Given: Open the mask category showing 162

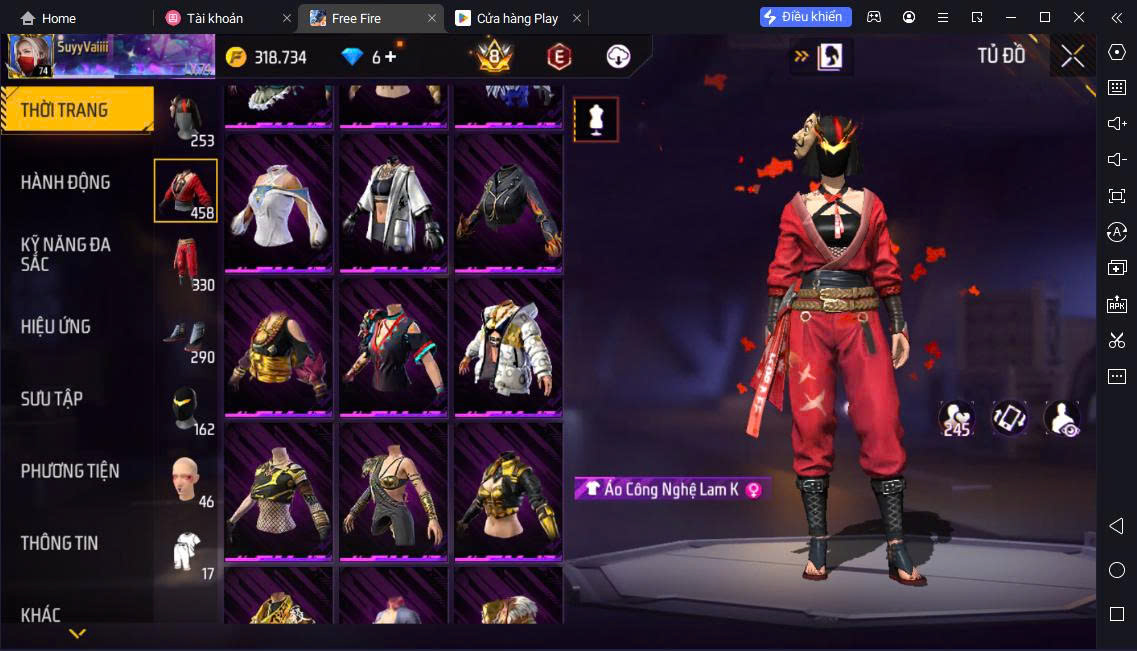Looking at the screenshot, I should (186, 409).
